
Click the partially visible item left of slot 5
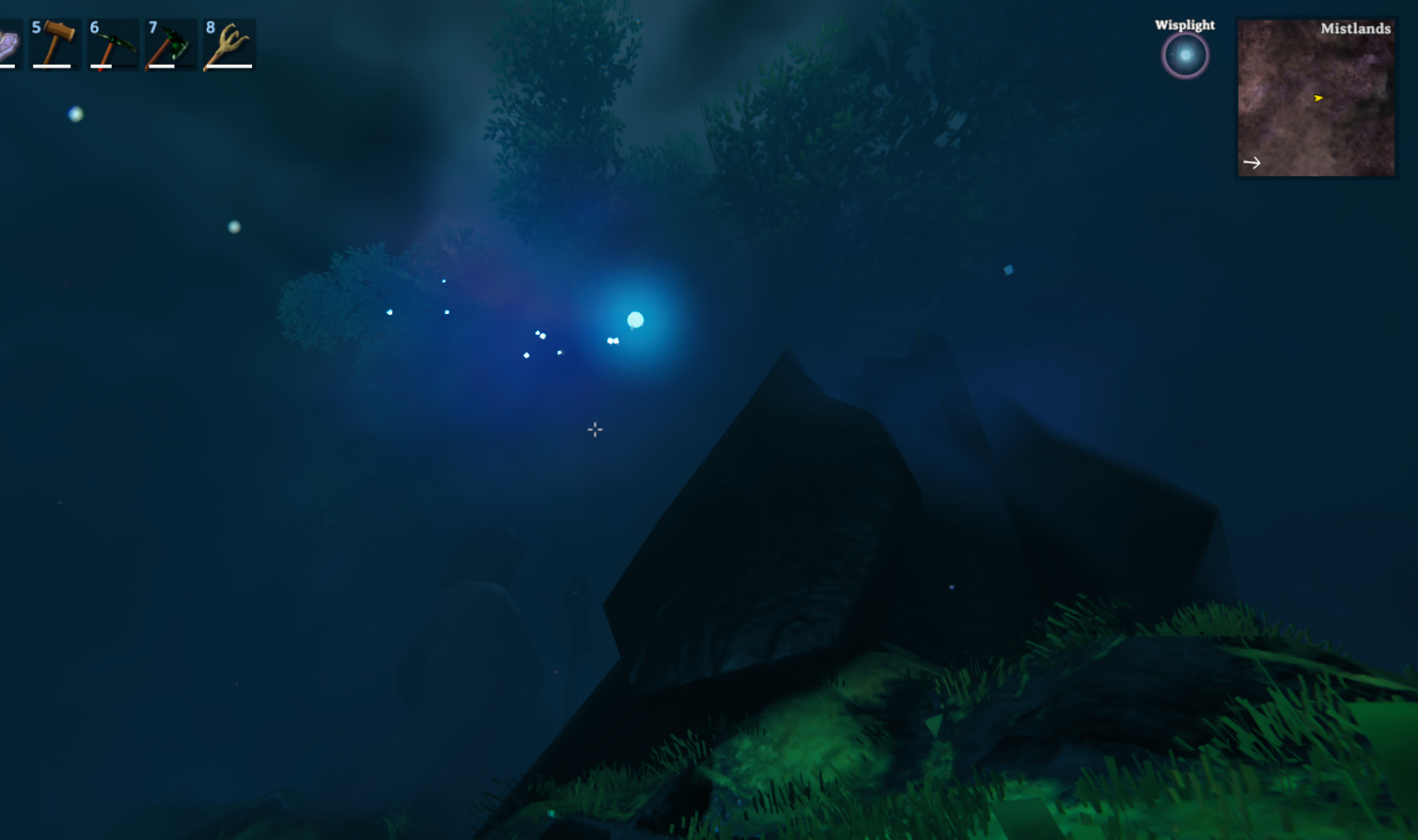click(7, 43)
